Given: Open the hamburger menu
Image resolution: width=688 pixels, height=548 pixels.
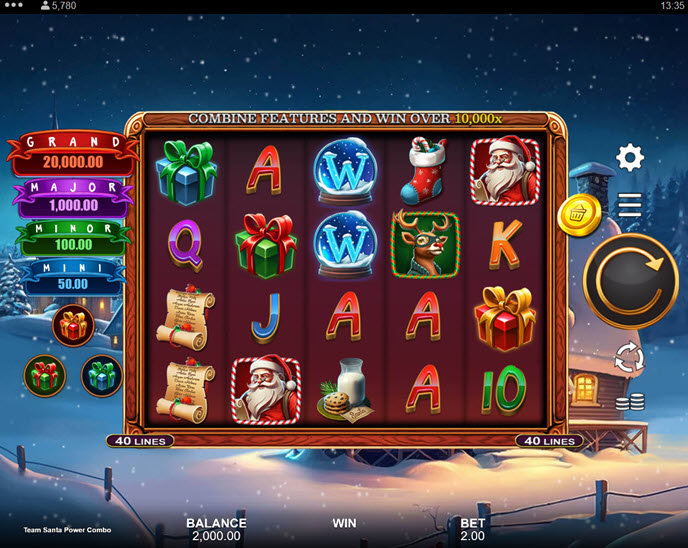Looking at the screenshot, I should [x=630, y=205].
